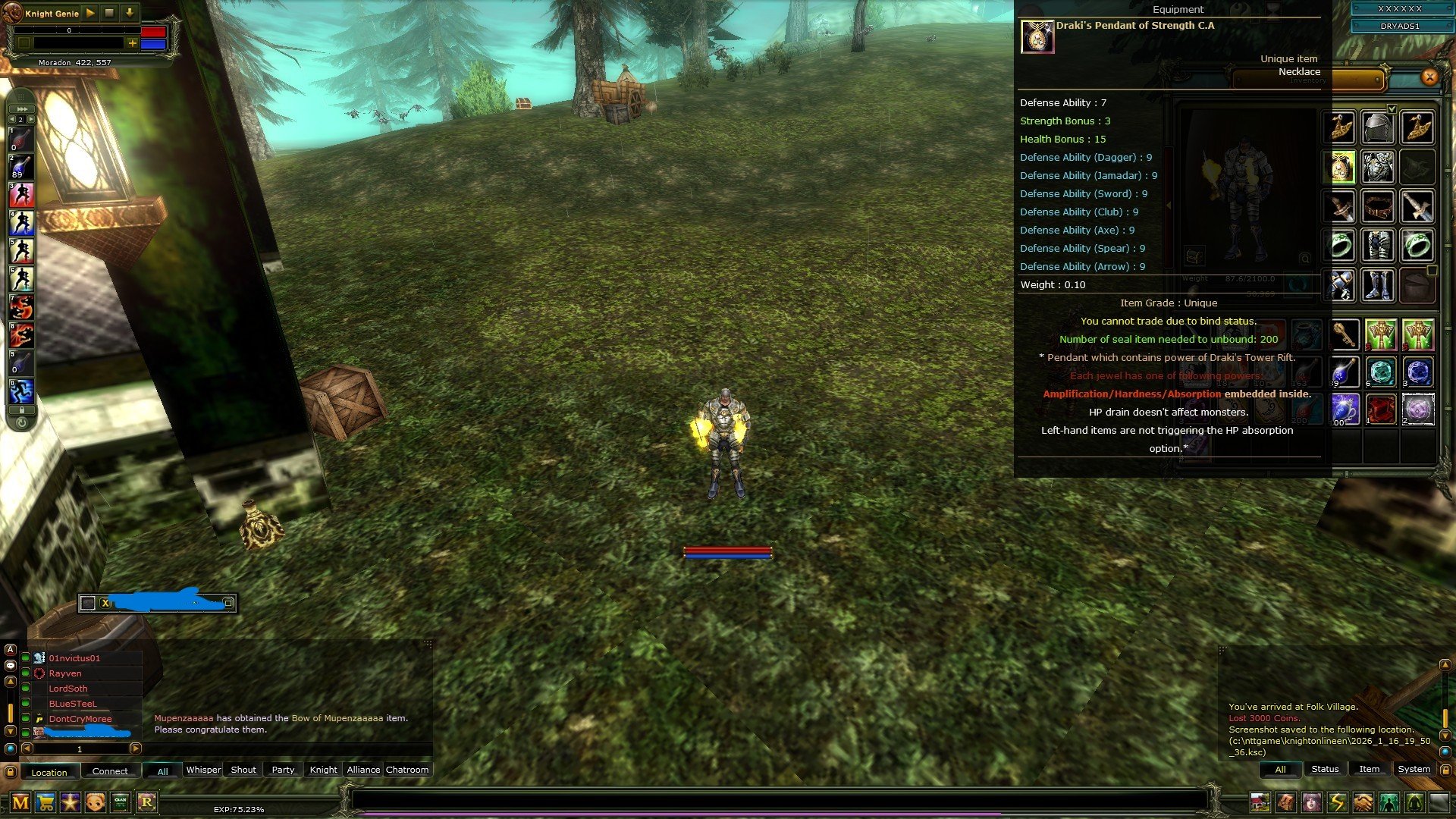Image resolution: width=1456 pixels, height=819 pixels.
Task: Open the shopping cart store icon
Action: pos(45,802)
